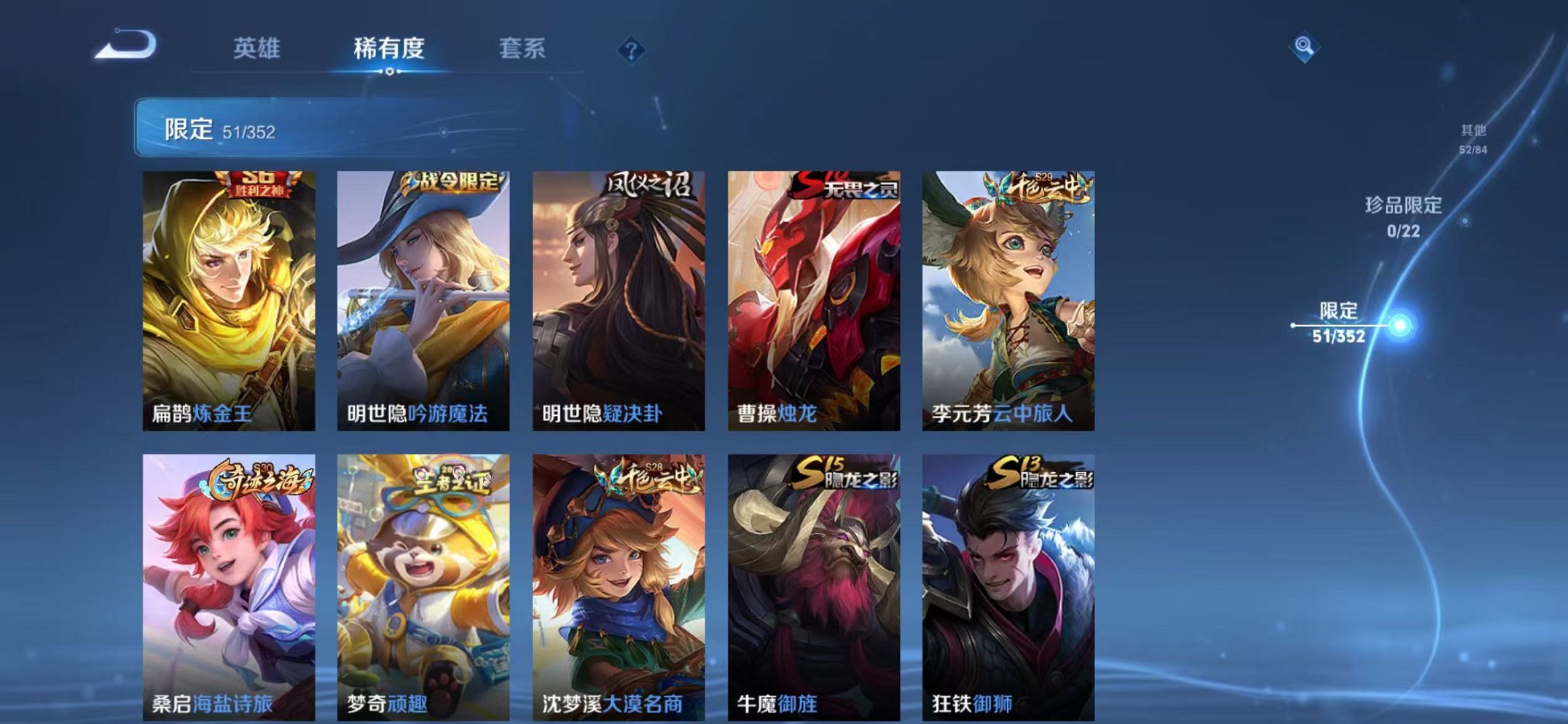This screenshot has height=724, width=1568.
Task: Open the help question mark icon
Action: pos(631,50)
